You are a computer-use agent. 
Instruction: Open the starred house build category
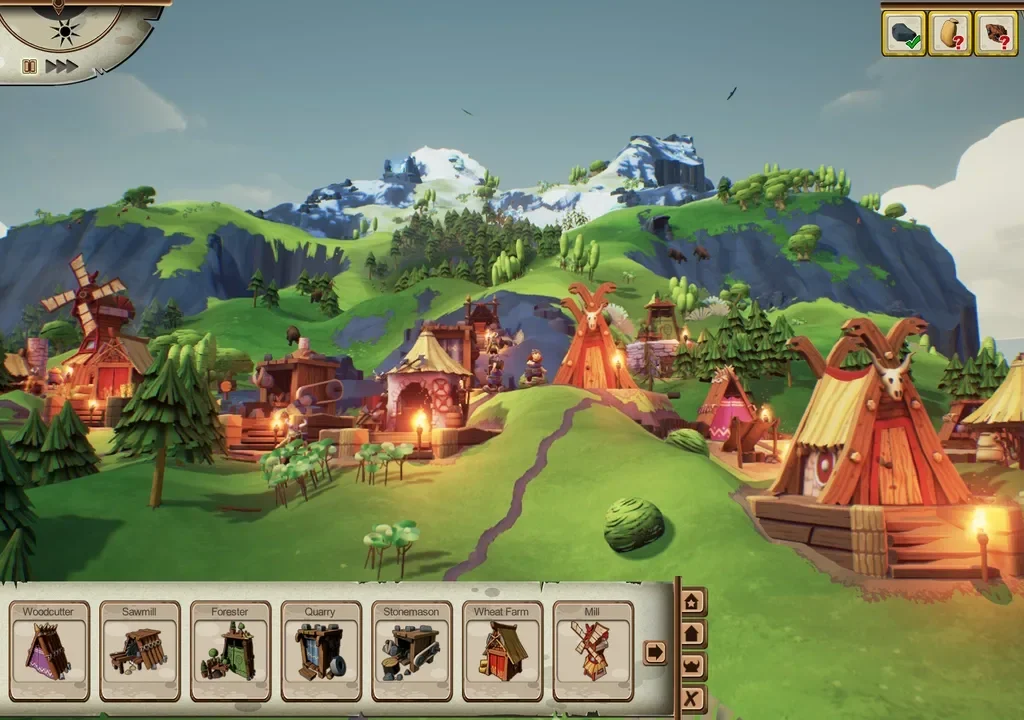point(692,602)
